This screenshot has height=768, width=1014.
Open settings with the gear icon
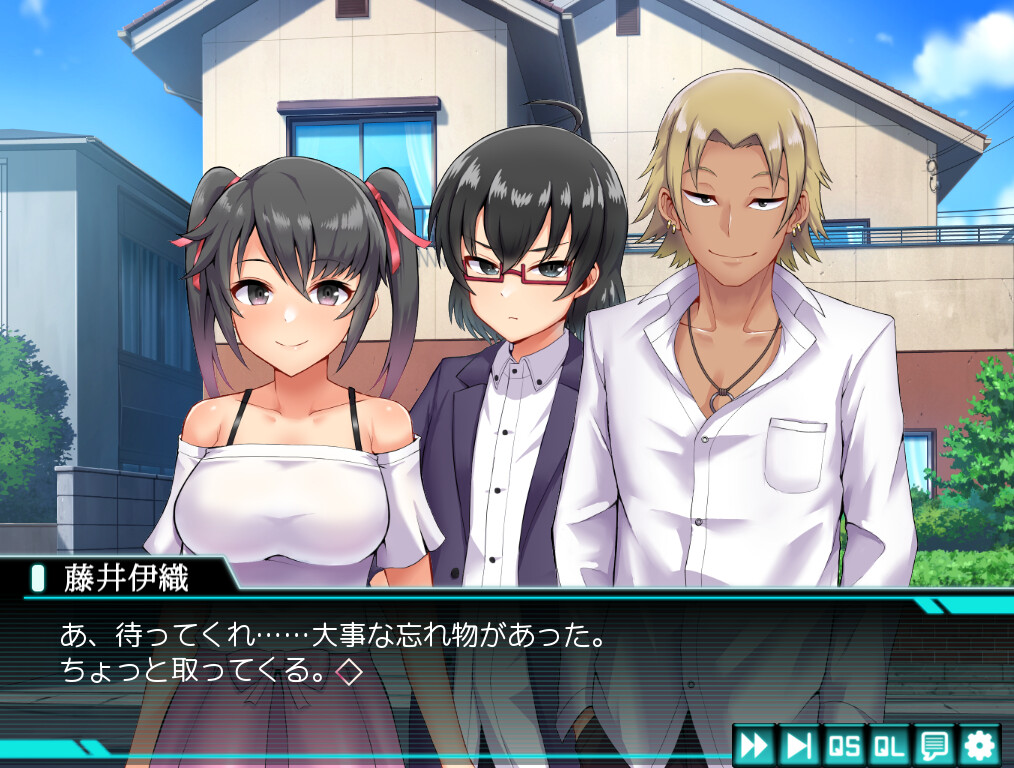tap(979, 745)
